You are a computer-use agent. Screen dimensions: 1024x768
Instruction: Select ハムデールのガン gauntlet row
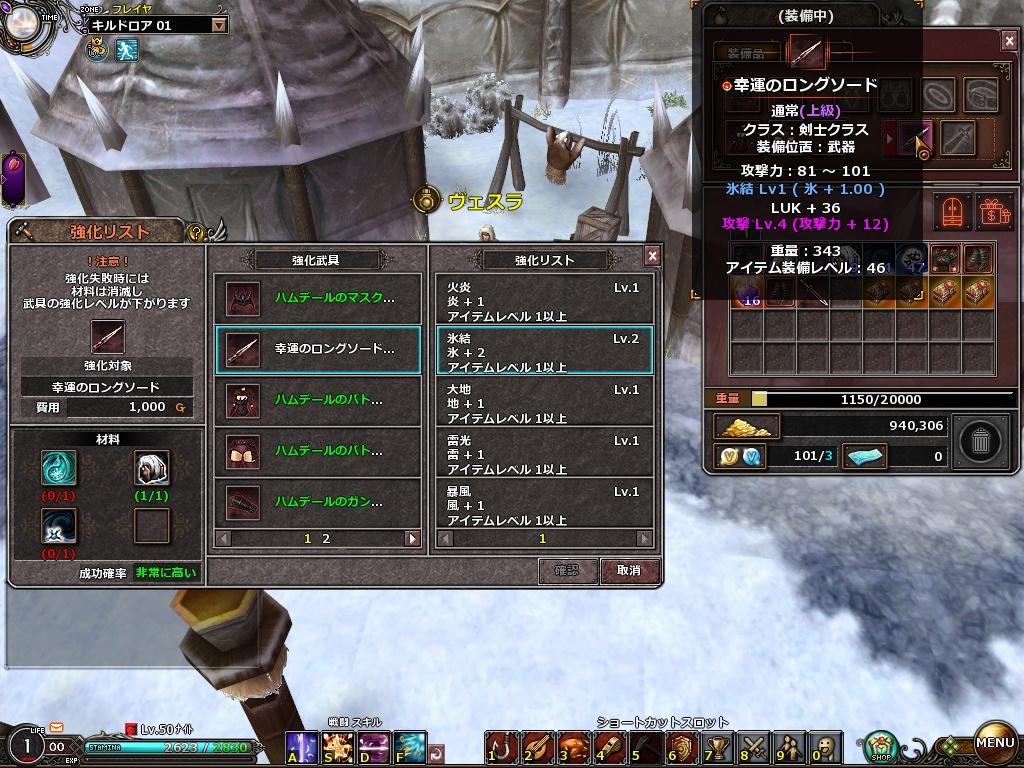318,501
